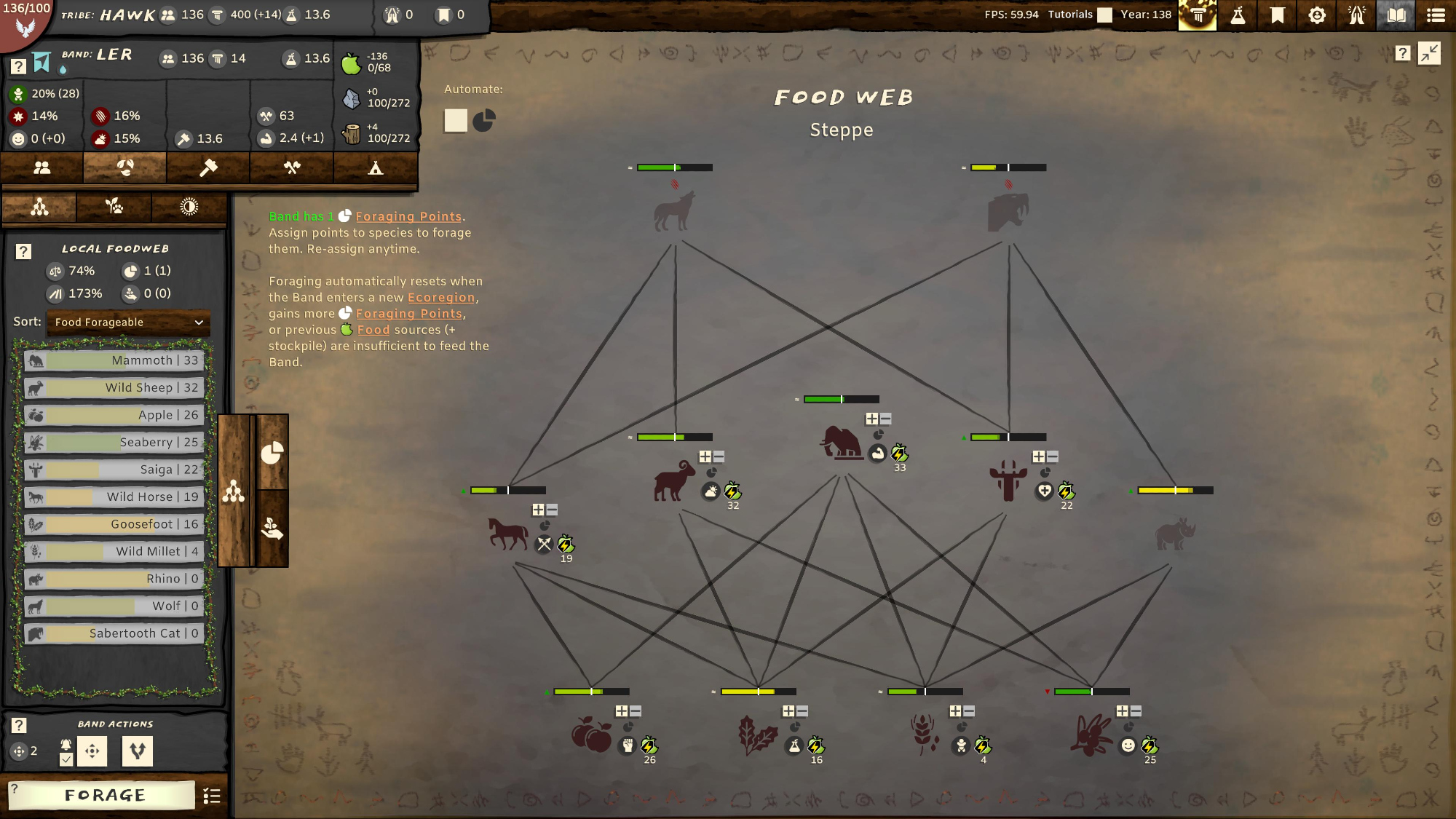Image resolution: width=1456 pixels, height=819 pixels.
Task: Collapse the Food Web panel
Action: pyautogui.click(x=1429, y=53)
